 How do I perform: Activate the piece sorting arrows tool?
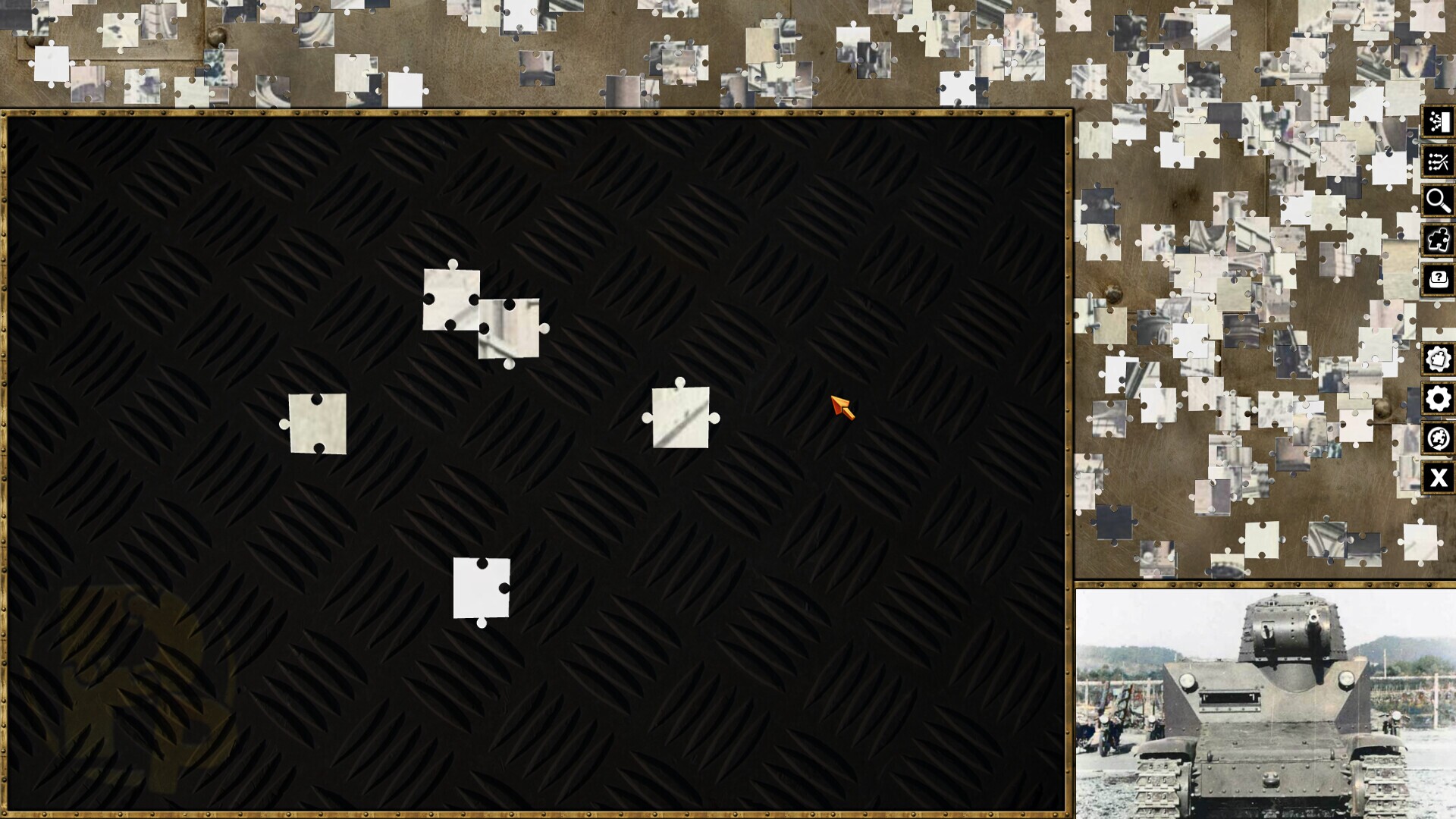[1438, 161]
